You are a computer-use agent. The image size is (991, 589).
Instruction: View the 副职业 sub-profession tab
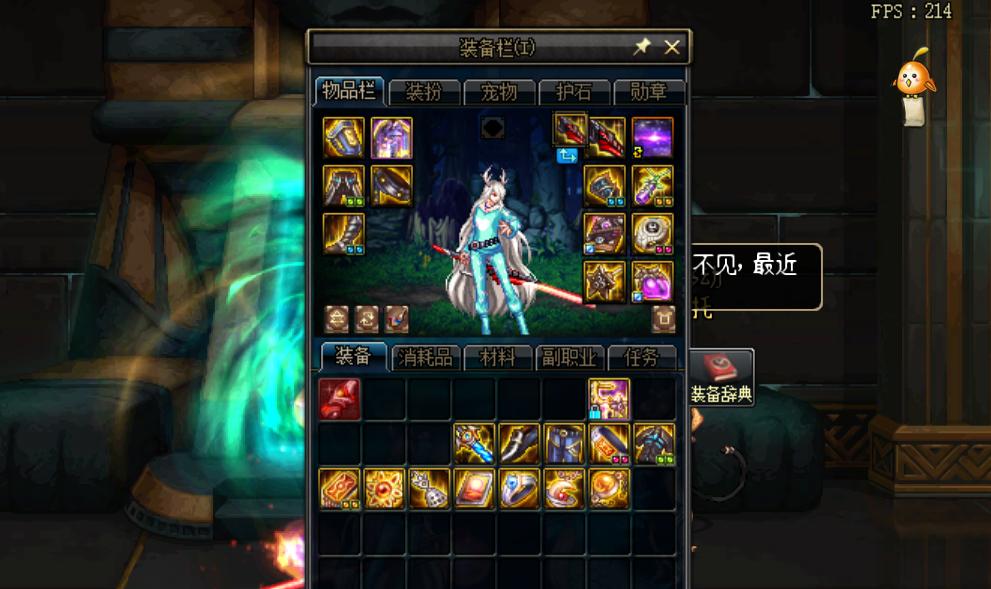[x=568, y=358]
